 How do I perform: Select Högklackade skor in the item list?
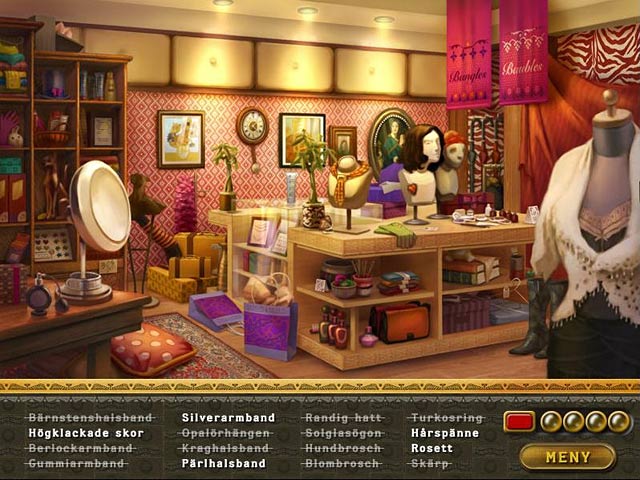[x=86, y=433]
